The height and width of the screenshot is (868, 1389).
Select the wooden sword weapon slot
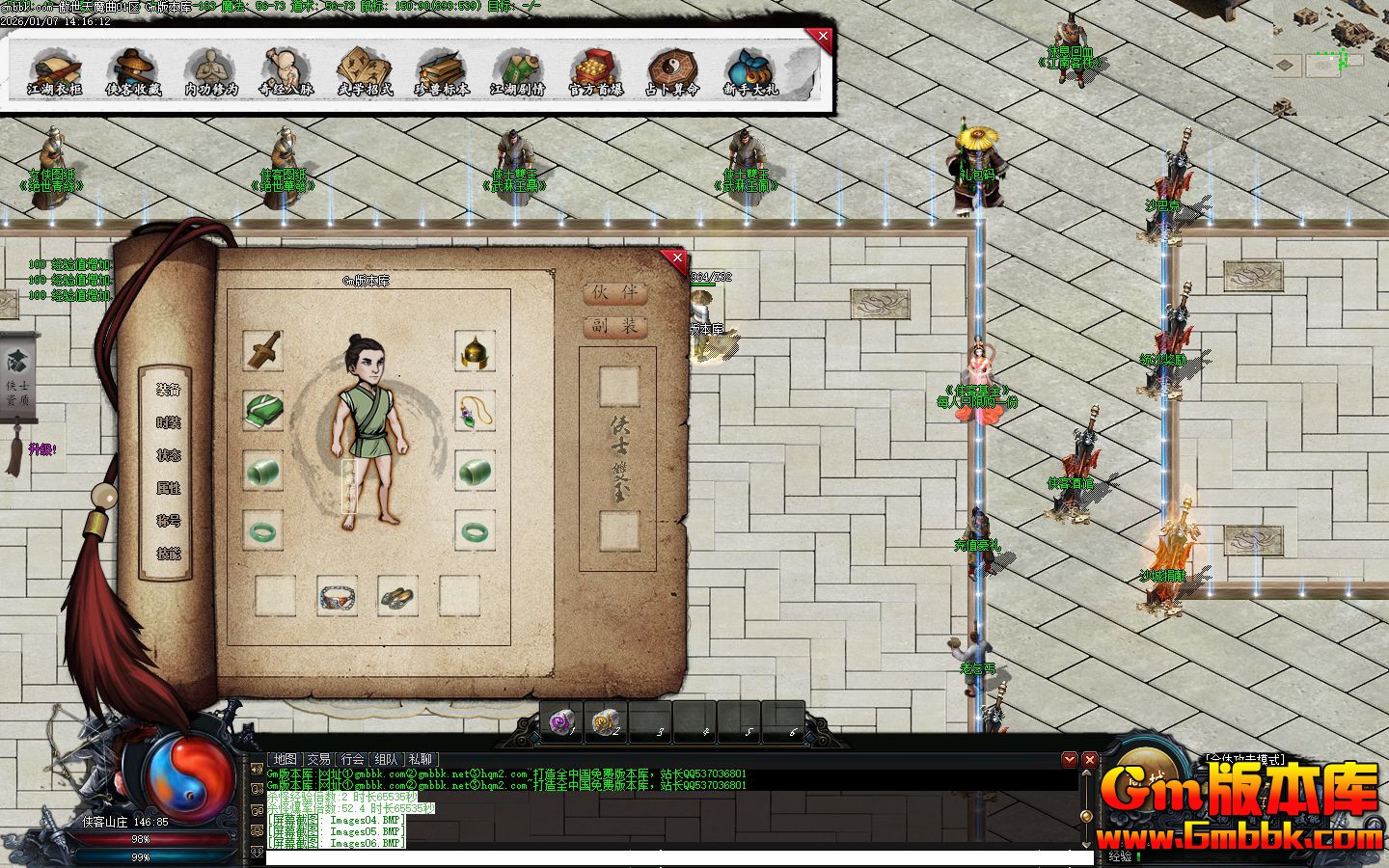(262, 351)
